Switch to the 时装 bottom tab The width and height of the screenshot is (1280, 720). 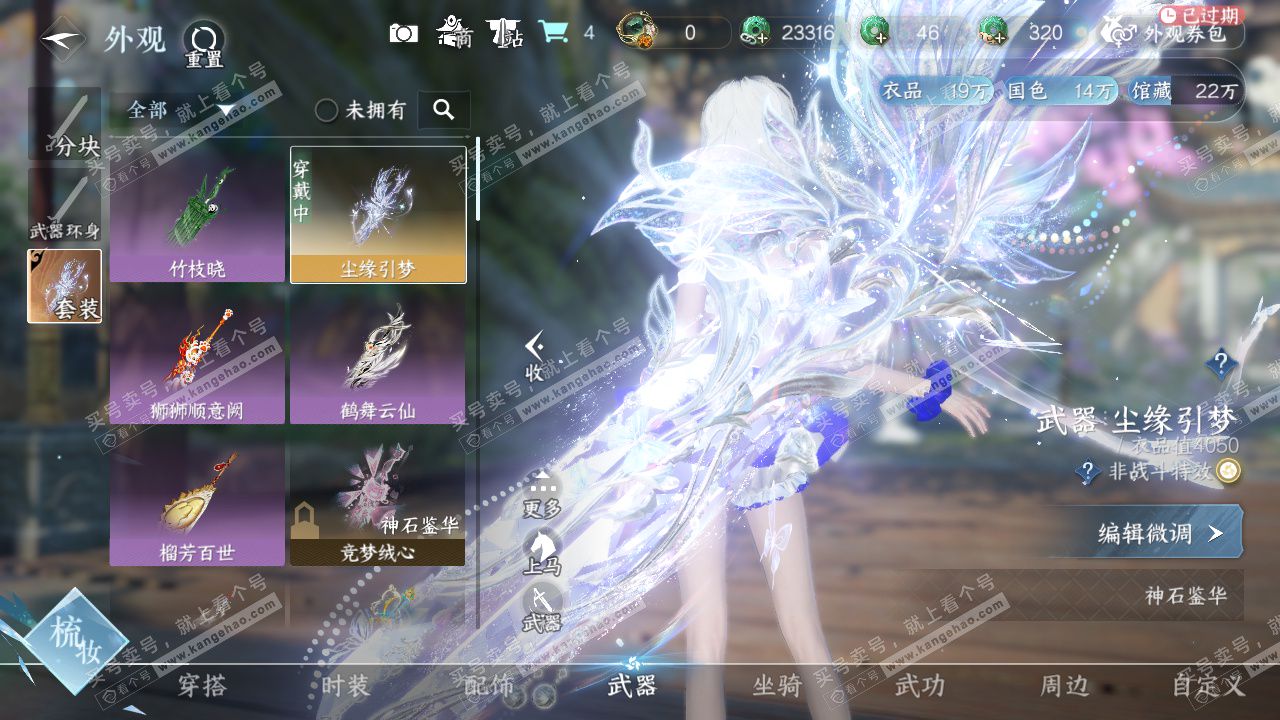pos(346,686)
